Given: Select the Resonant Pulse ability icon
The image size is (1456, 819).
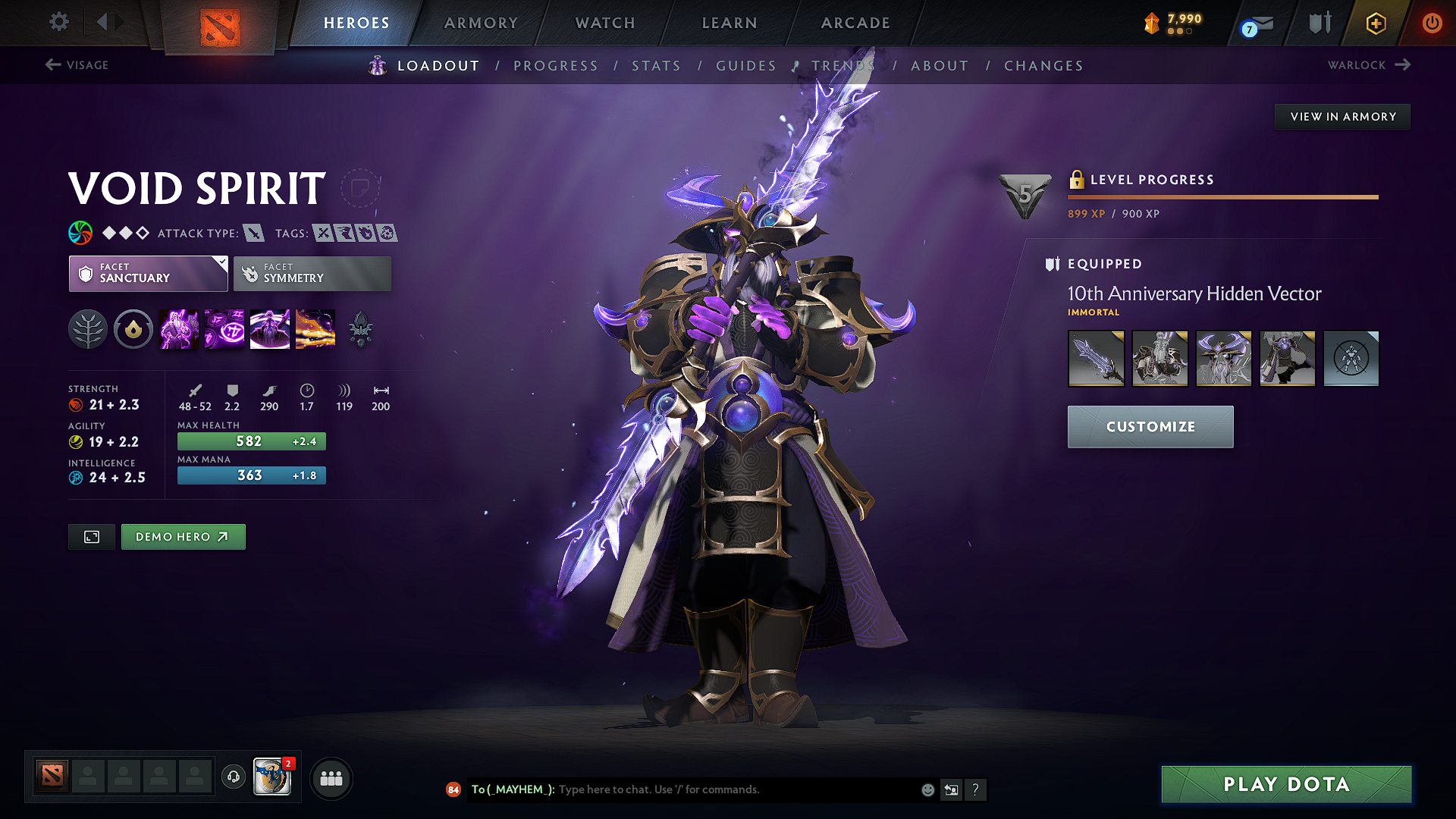Looking at the screenshot, I should 269,329.
